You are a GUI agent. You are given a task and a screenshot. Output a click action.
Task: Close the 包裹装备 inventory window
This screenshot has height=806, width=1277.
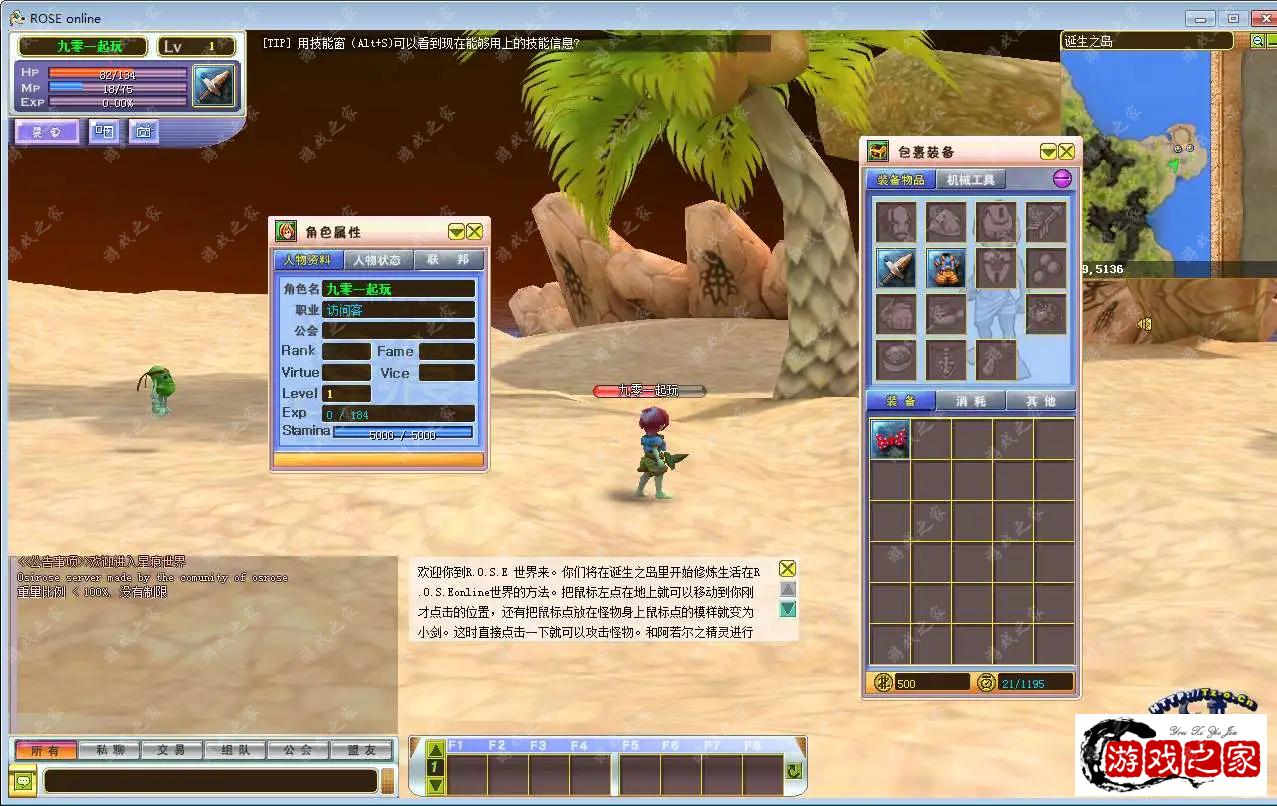(x=1067, y=151)
